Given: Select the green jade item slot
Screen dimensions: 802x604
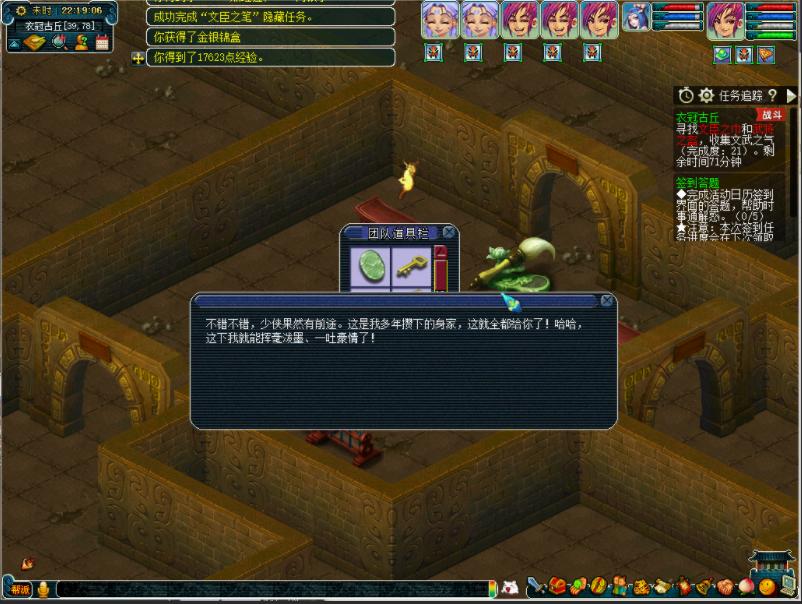Looking at the screenshot, I should 372,265.
